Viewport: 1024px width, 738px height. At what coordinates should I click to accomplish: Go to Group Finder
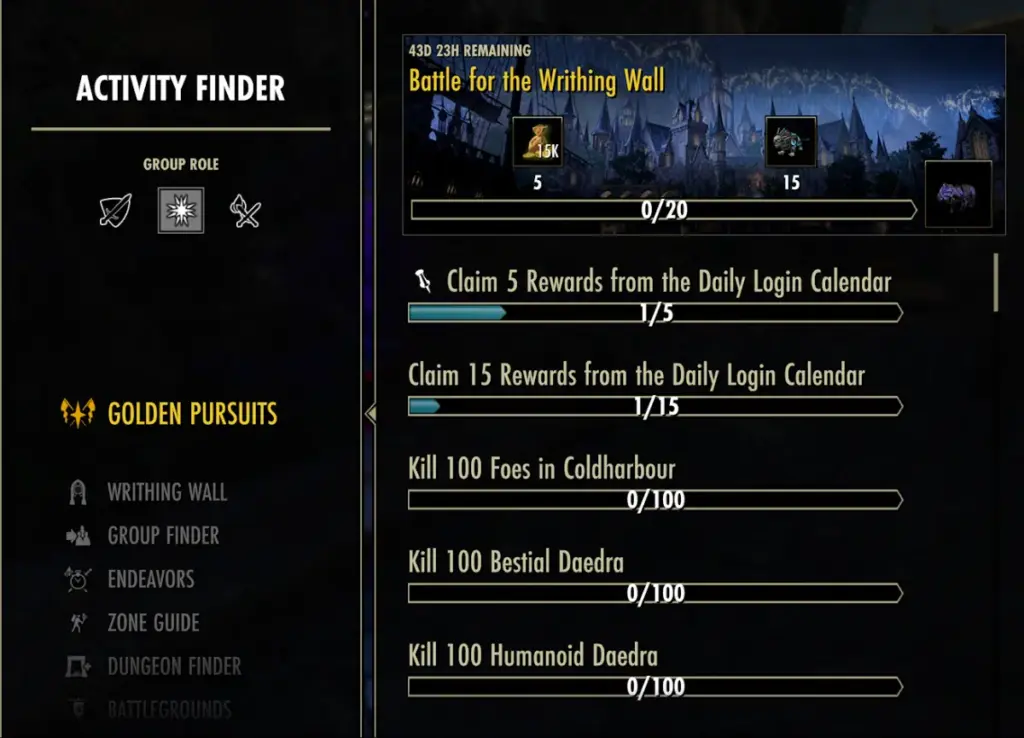[163, 536]
